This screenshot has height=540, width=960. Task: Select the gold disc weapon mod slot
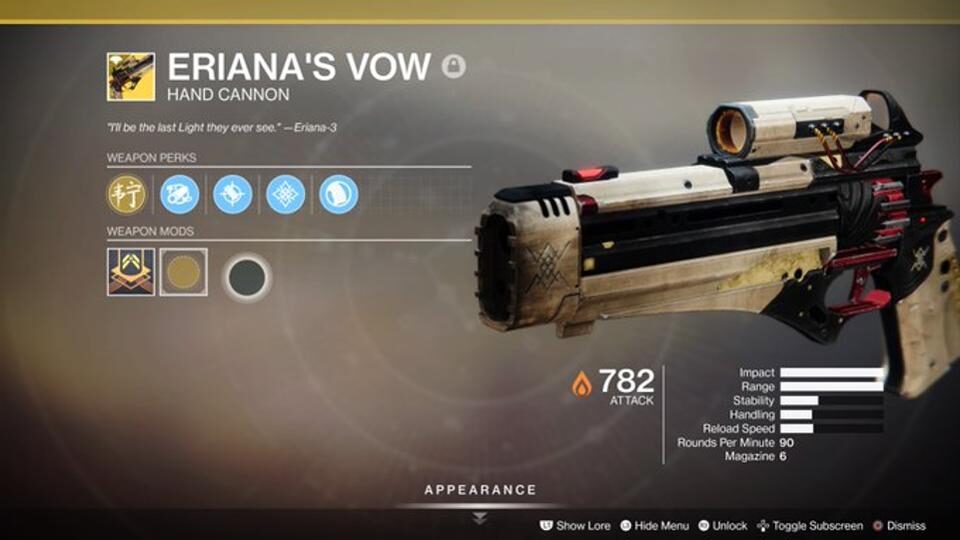click(184, 271)
